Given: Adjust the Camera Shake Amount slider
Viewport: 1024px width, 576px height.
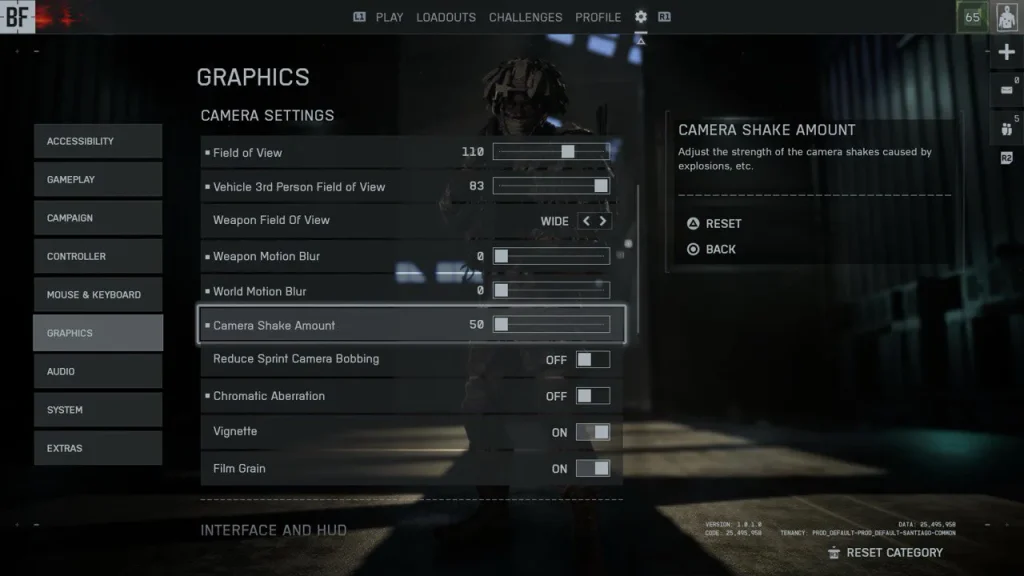Looking at the screenshot, I should click(x=551, y=325).
